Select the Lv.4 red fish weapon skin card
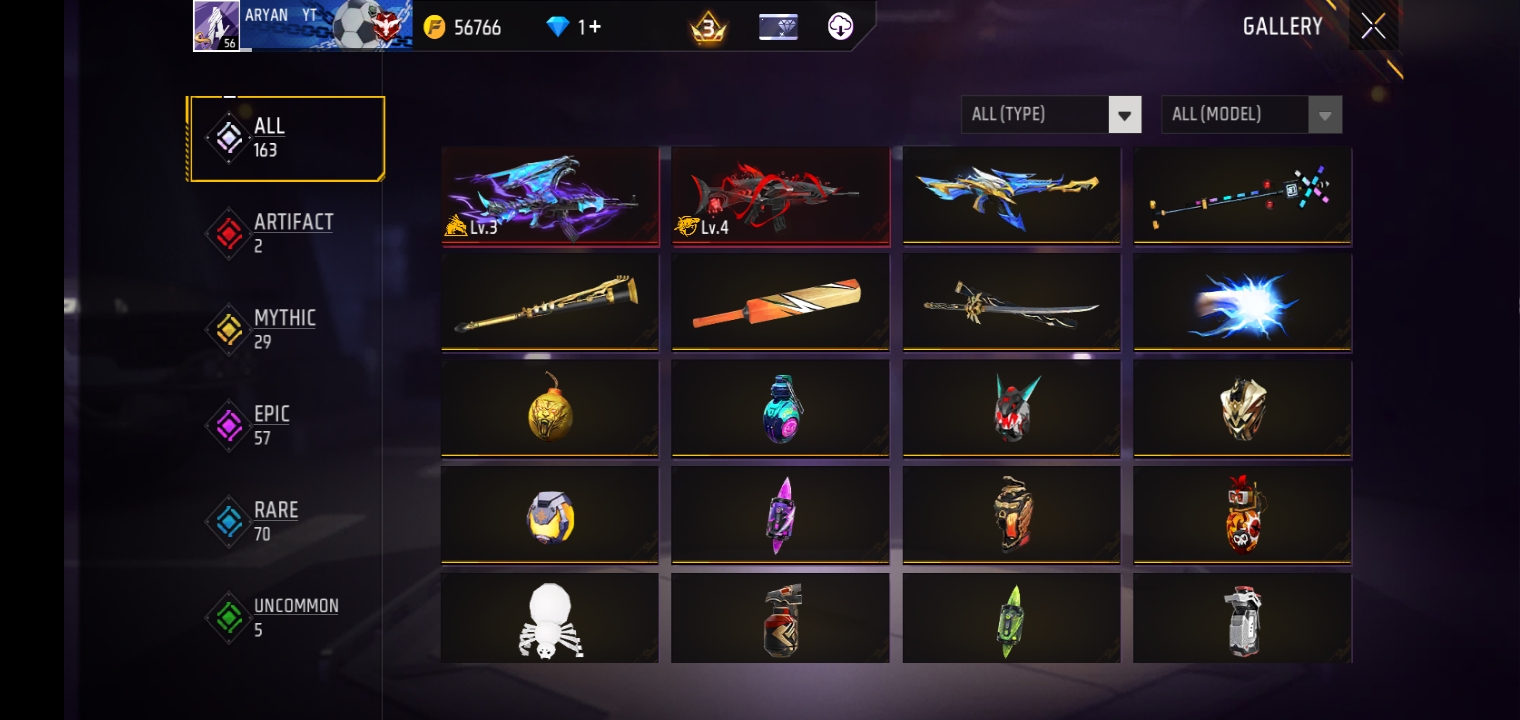 pyautogui.click(x=780, y=195)
